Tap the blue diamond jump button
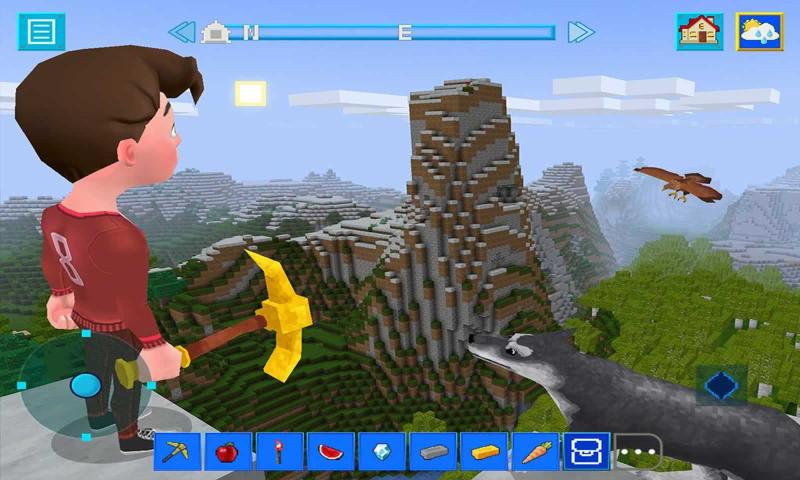The image size is (800, 480). pos(720,385)
